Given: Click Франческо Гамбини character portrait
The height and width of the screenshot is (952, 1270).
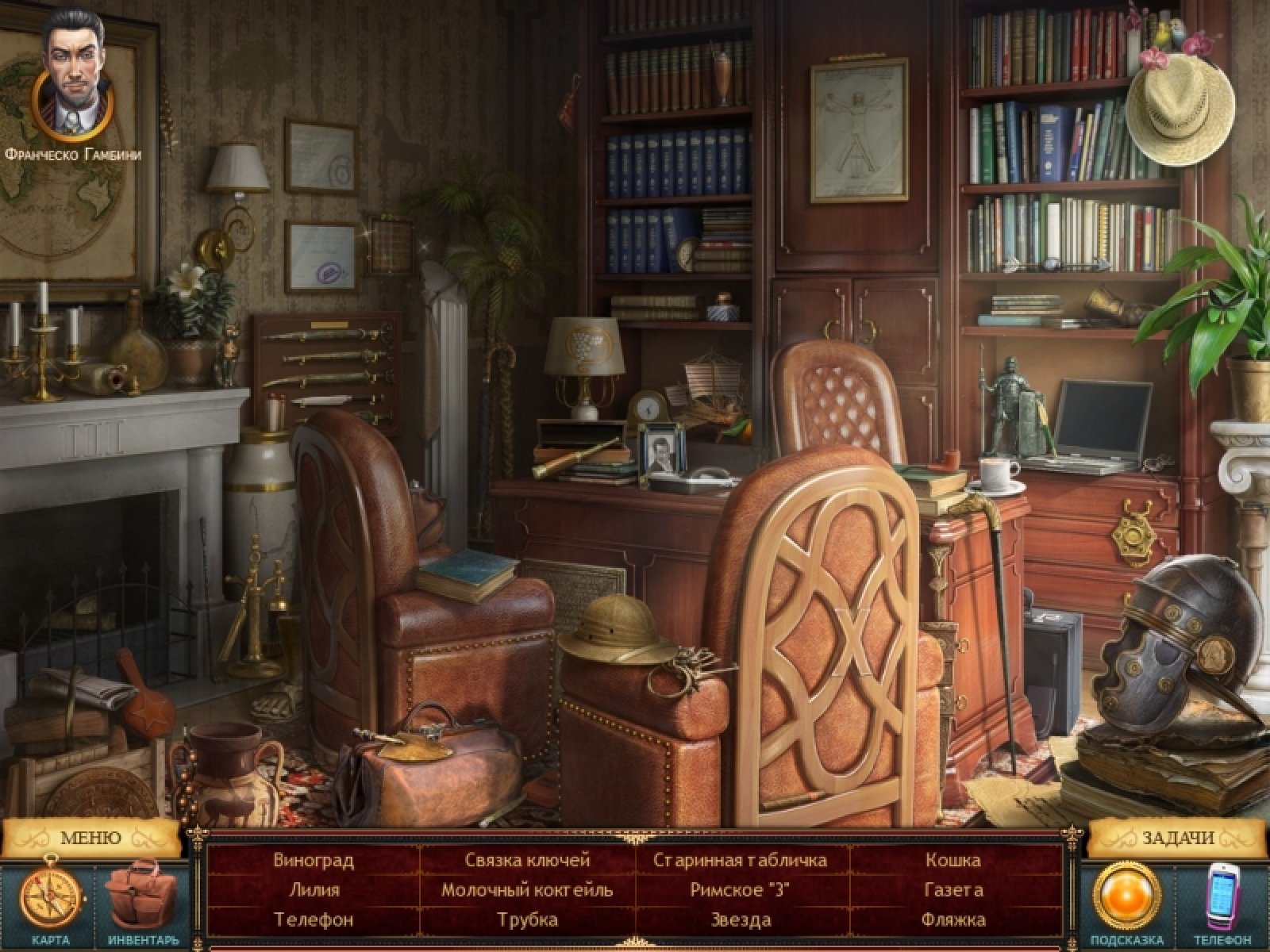Looking at the screenshot, I should tap(73, 73).
